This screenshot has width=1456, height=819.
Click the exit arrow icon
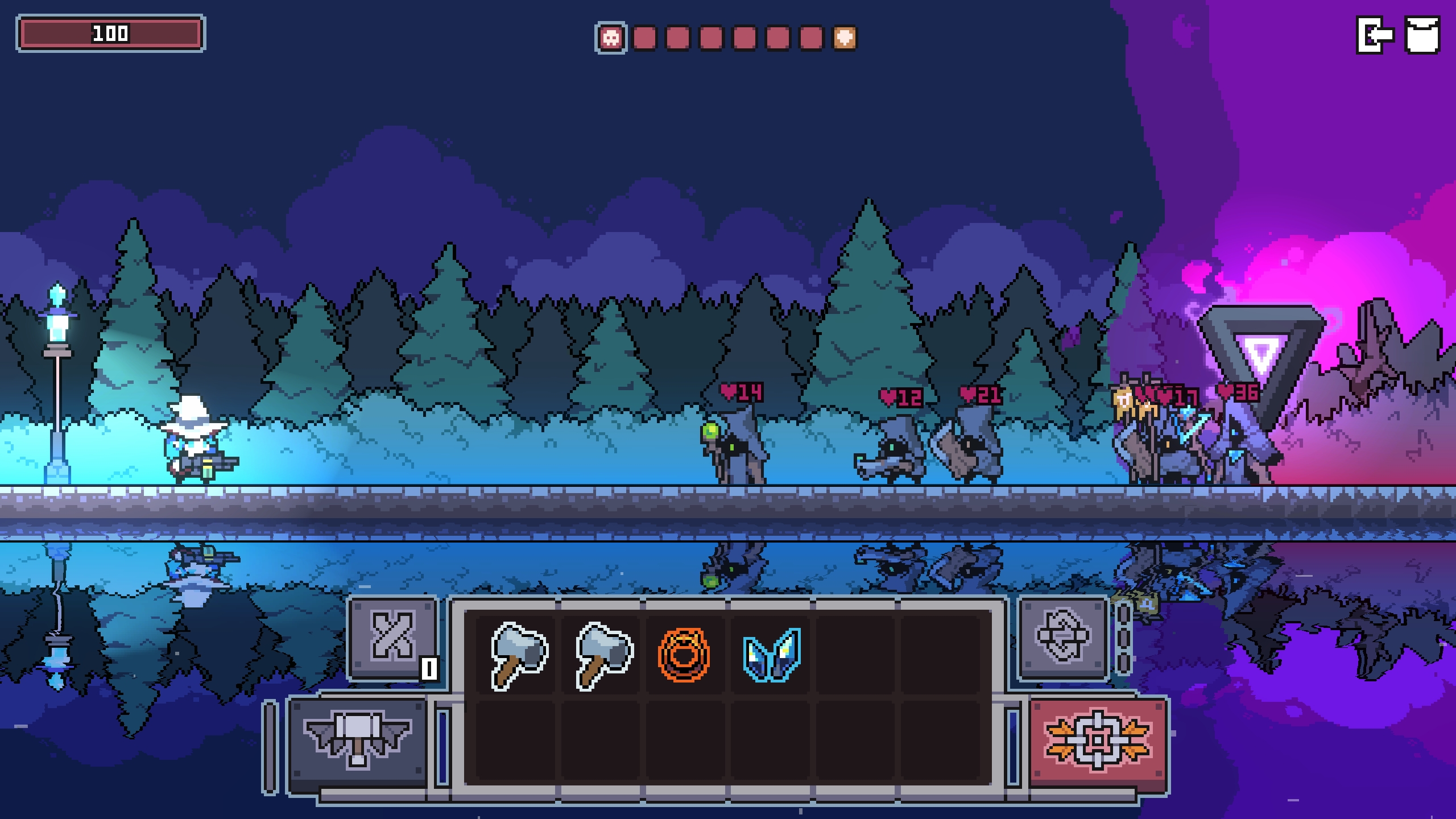click(x=1375, y=35)
